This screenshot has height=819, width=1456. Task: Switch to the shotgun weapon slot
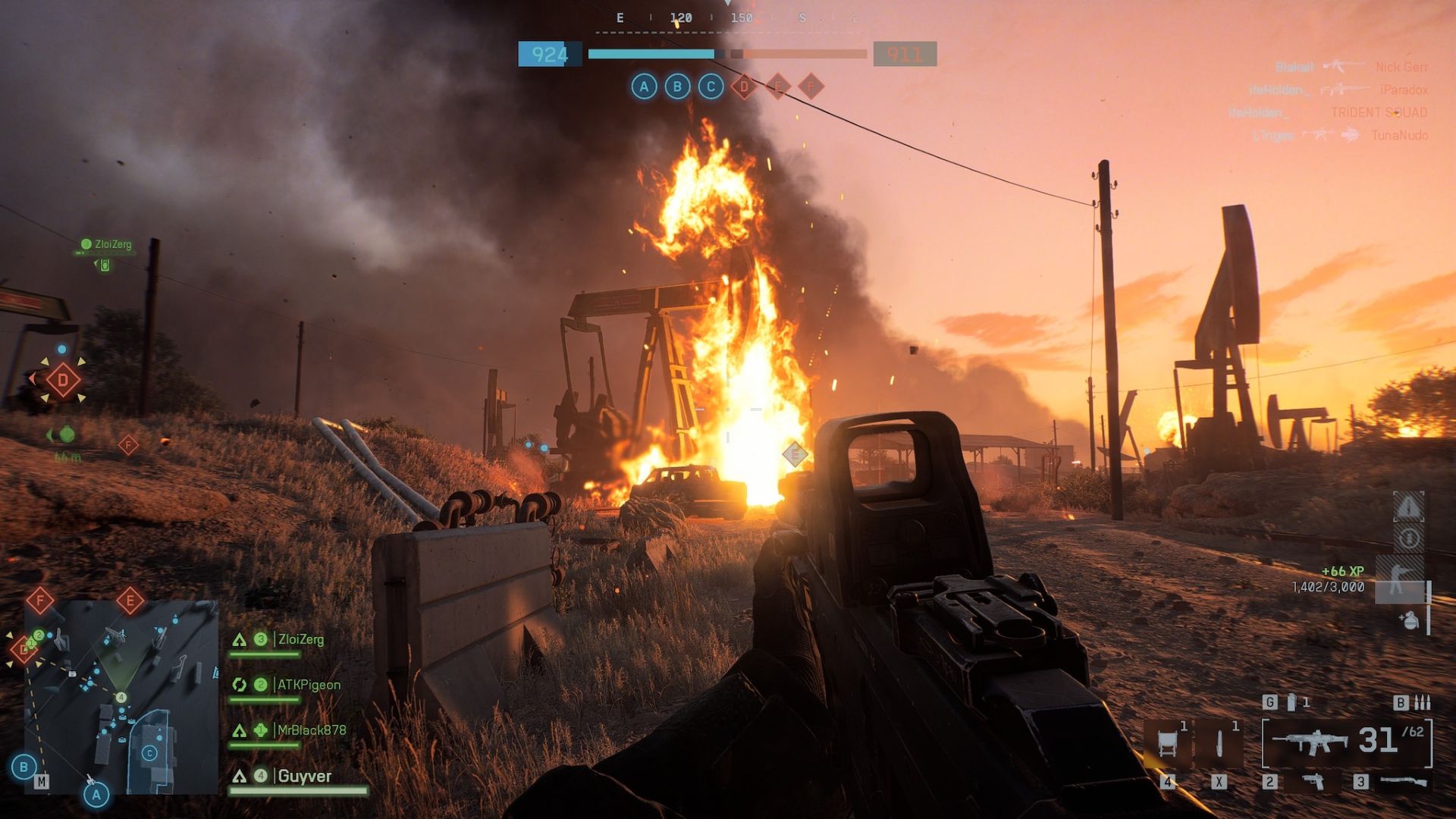pyautogui.click(x=1402, y=781)
